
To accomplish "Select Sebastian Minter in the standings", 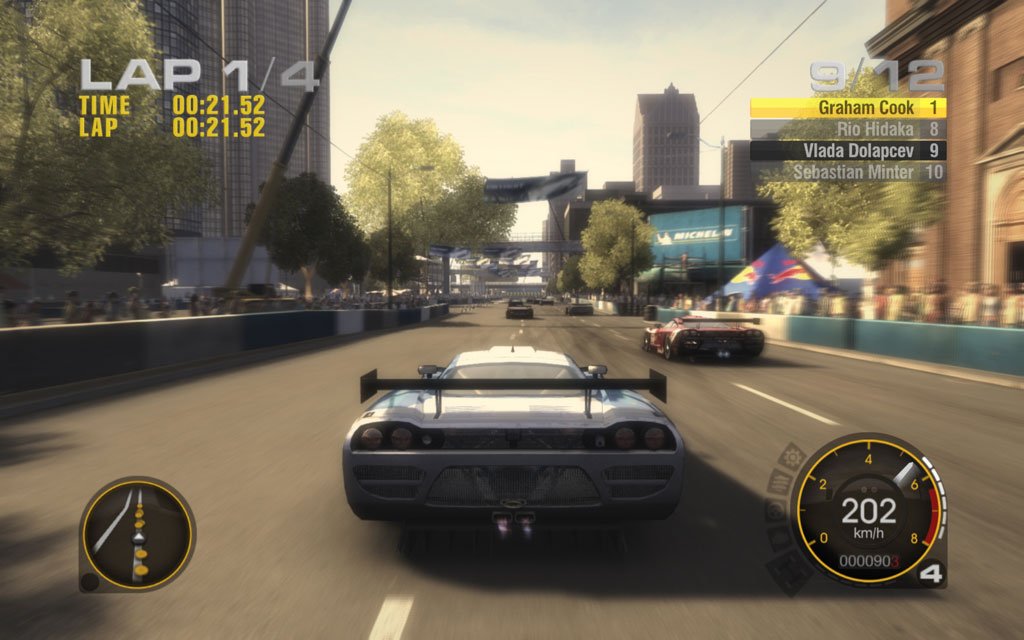I will pos(847,172).
